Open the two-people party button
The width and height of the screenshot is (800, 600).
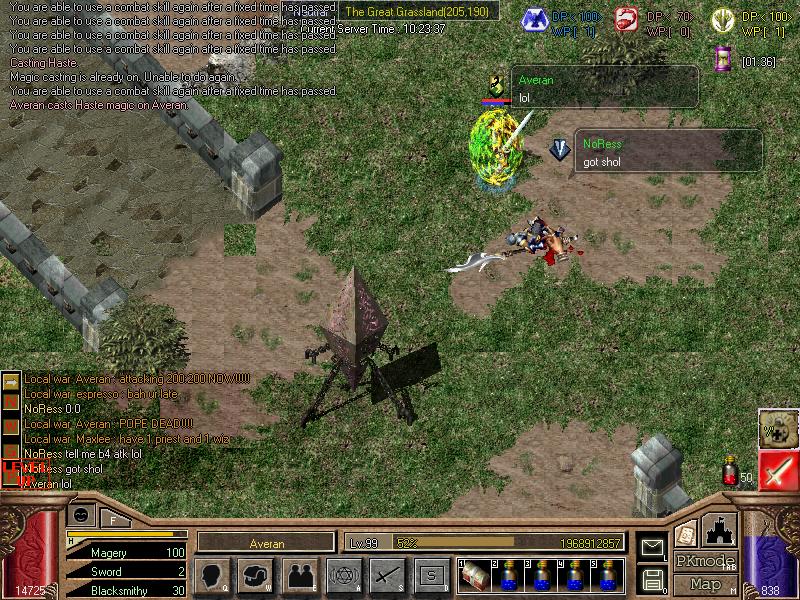[299, 575]
